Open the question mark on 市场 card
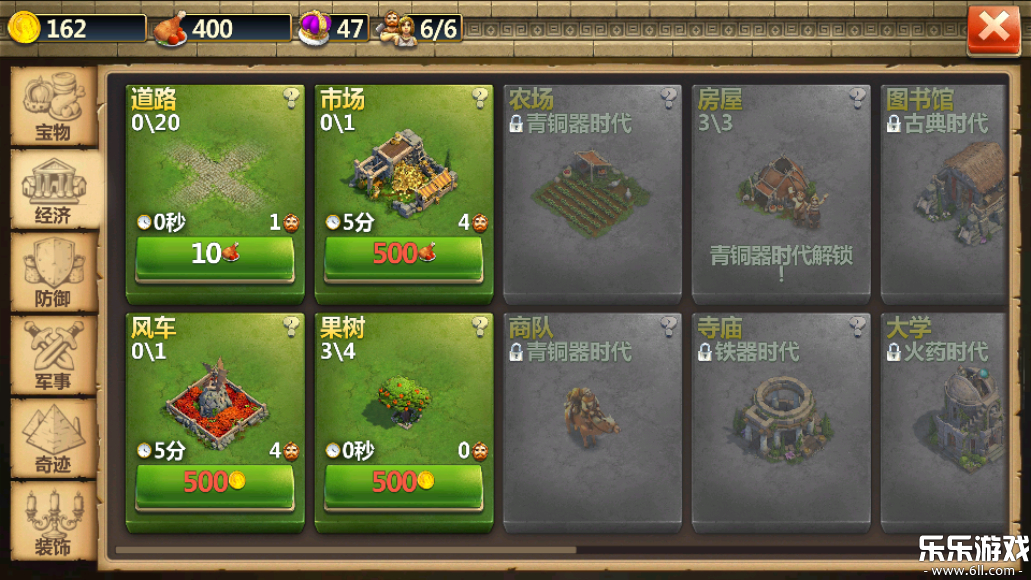 pyautogui.click(x=480, y=98)
